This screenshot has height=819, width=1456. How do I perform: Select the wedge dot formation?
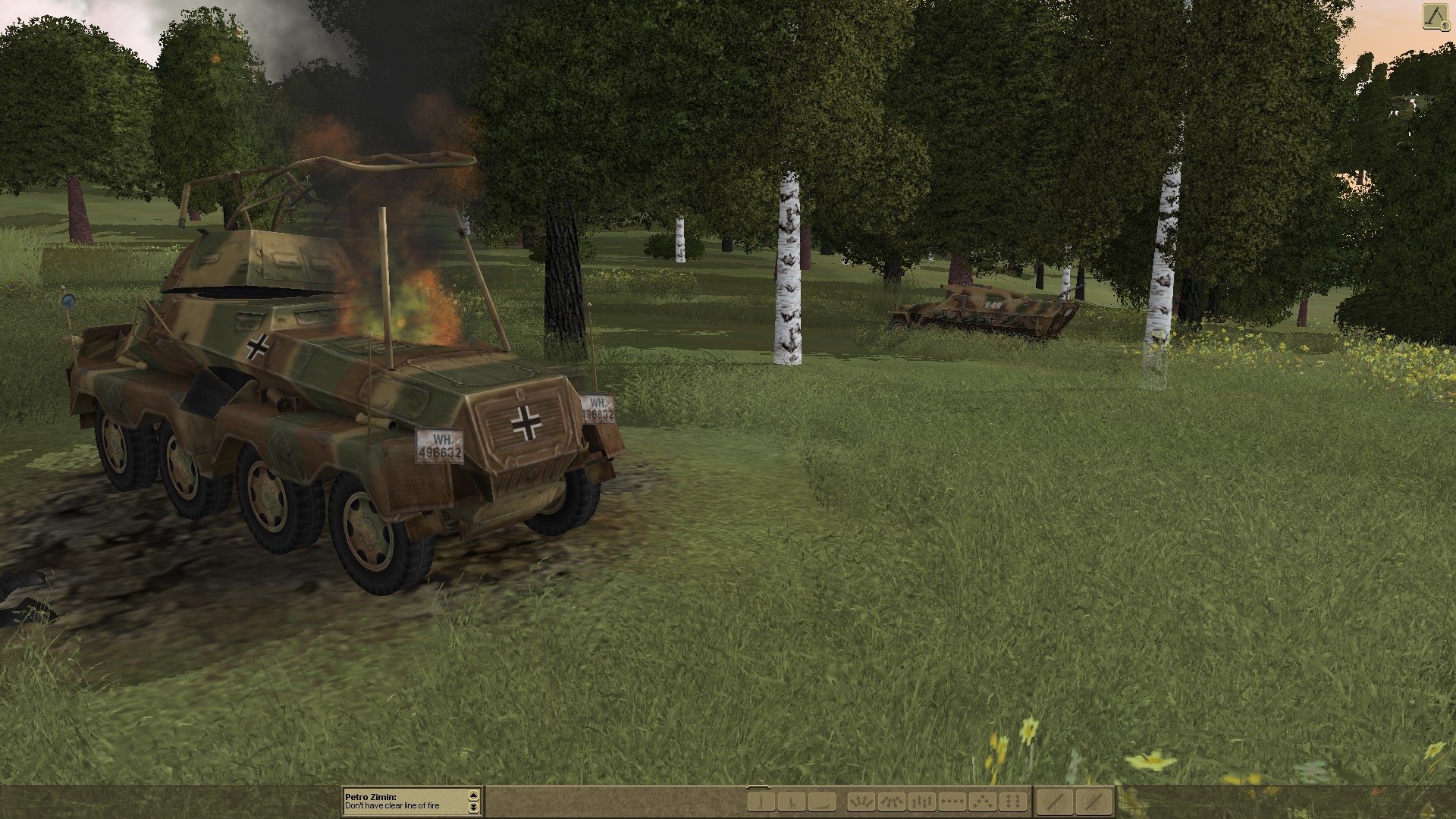click(983, 802)
